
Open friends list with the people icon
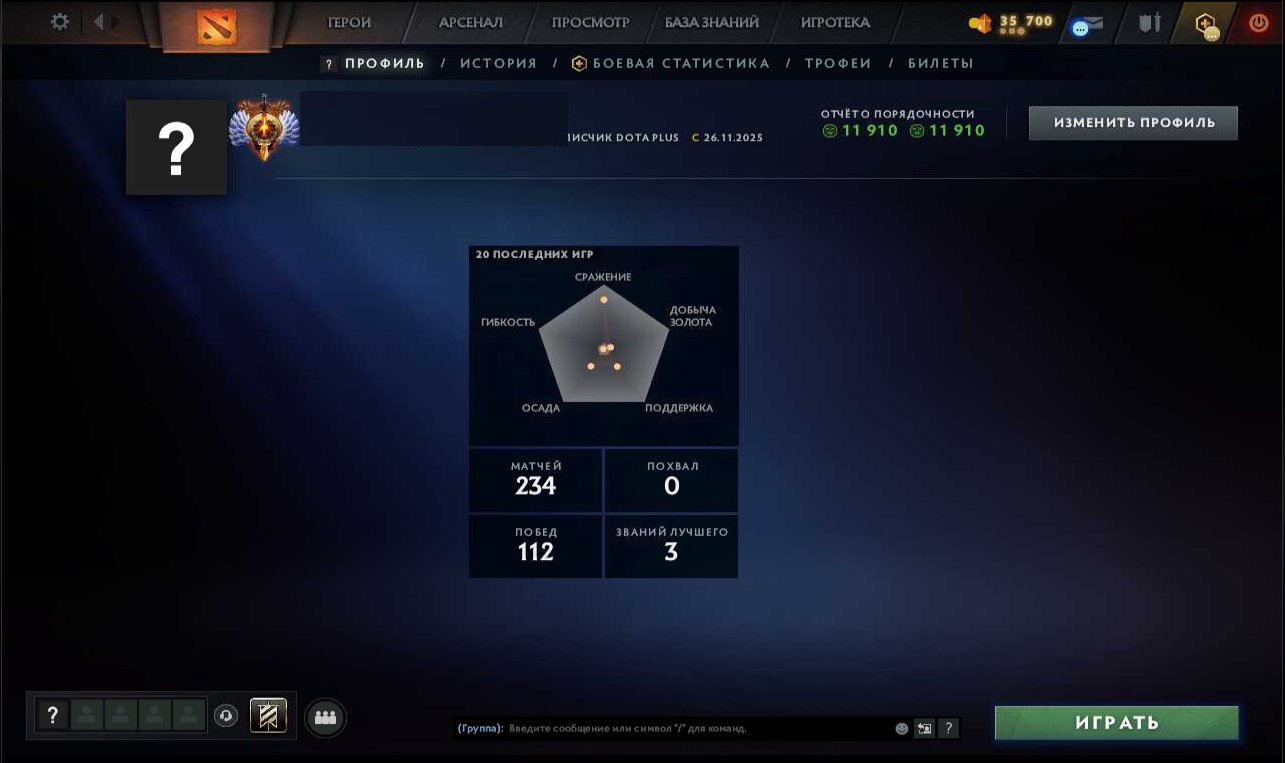pyautogui.click(x=325, y=717)
